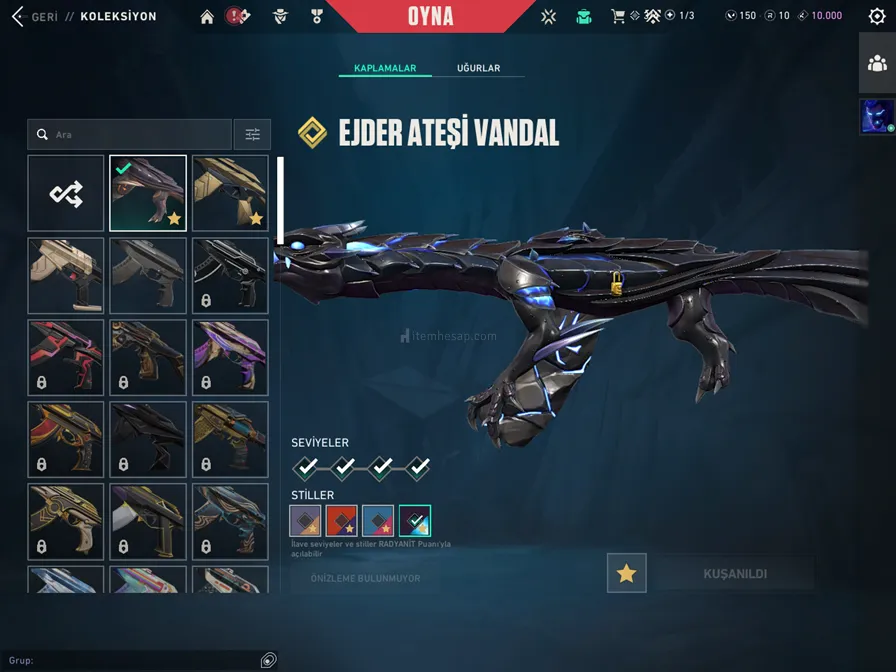Image resolution: width=896 pixels, height=672 pixels.
Task: Choose the gold Vandal skin thumbnail
Action: [230, 193]
